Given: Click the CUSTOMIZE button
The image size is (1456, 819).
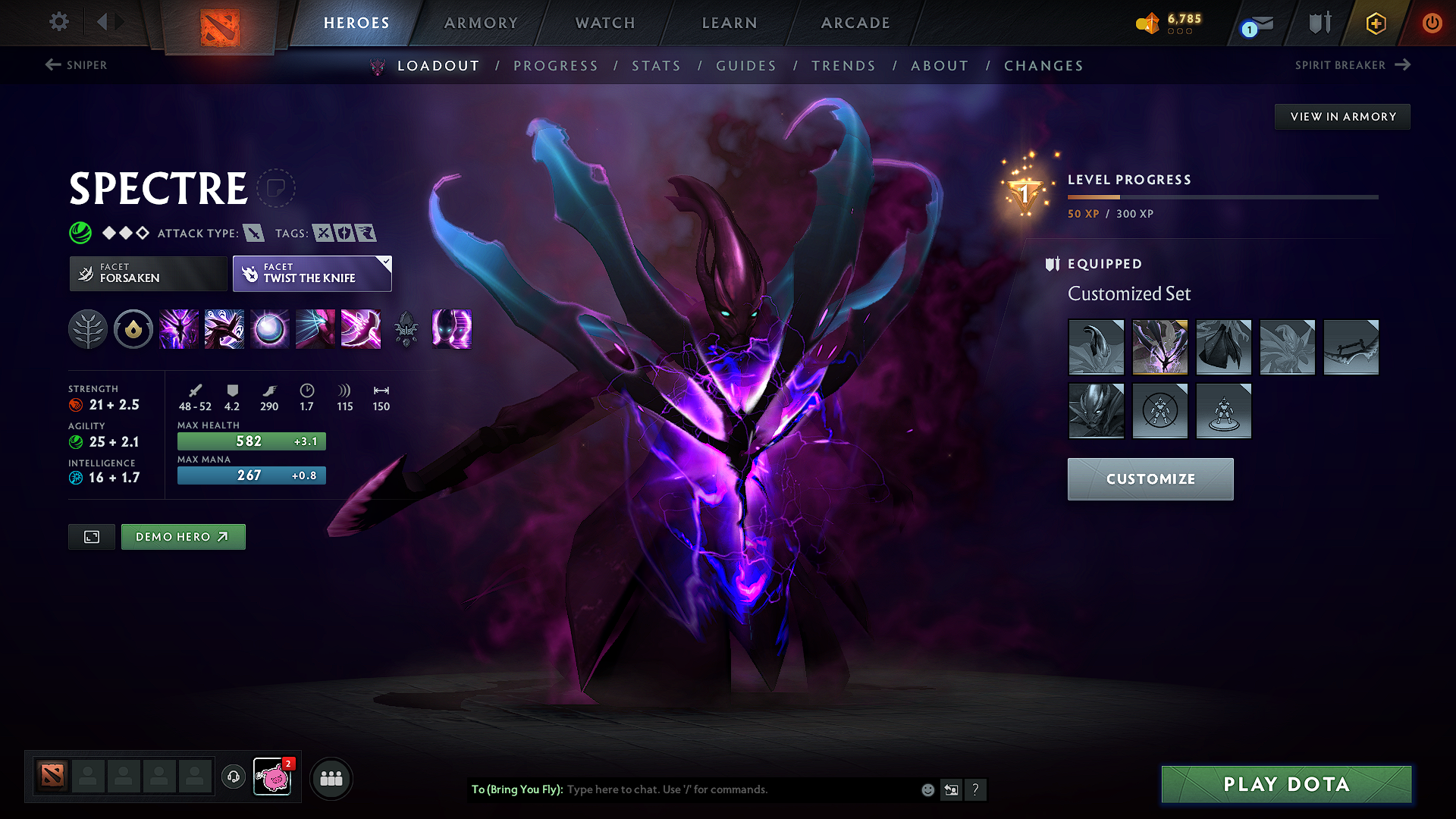Looking at the screenshot, I should tap(1150, 479).
